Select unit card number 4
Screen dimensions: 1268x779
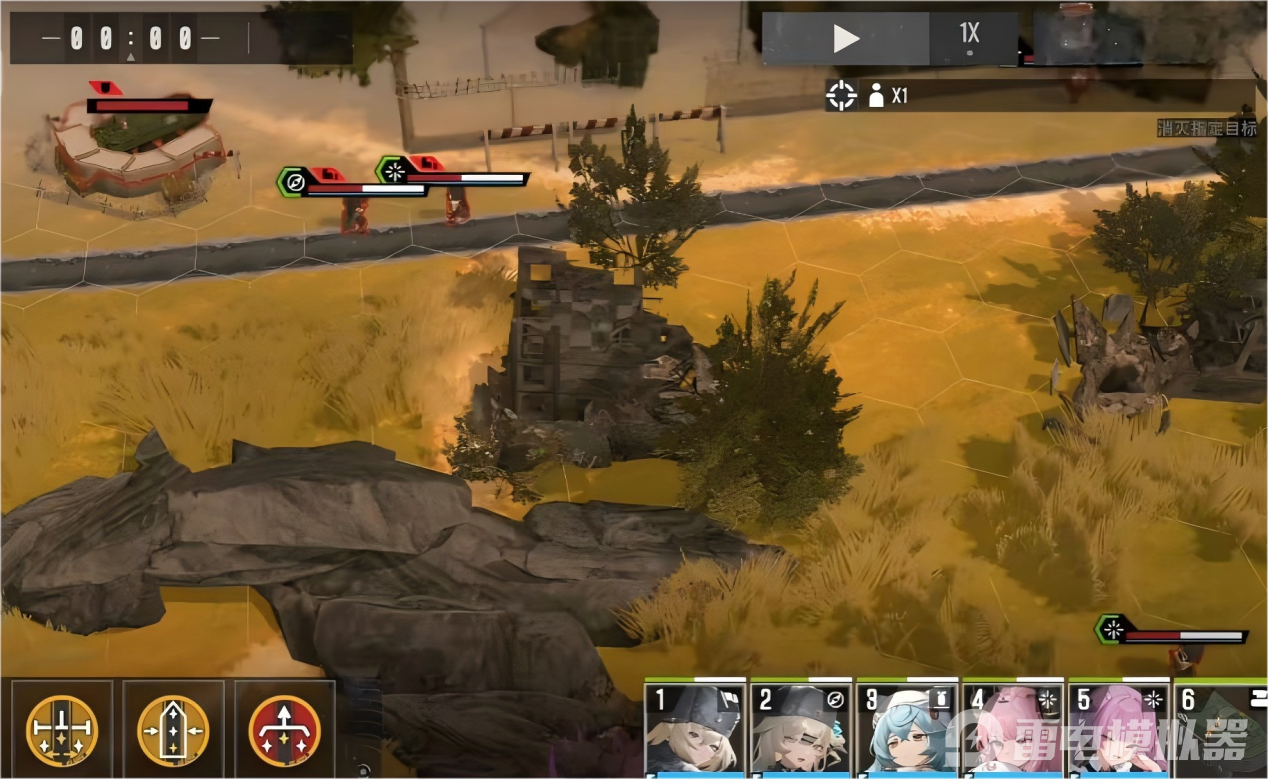(1012, 730)
